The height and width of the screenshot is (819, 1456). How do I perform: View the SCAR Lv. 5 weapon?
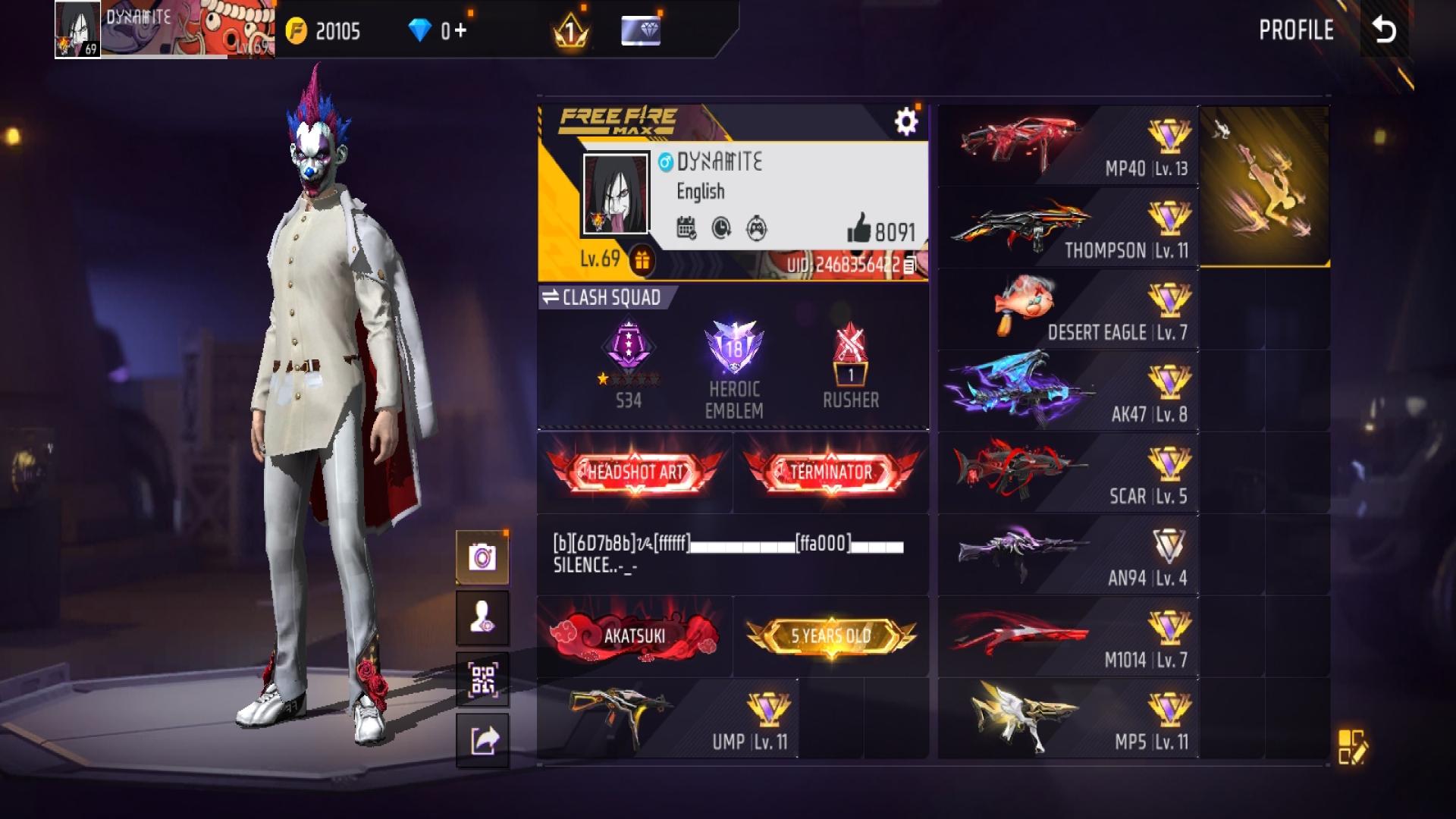coord(1068,474)
